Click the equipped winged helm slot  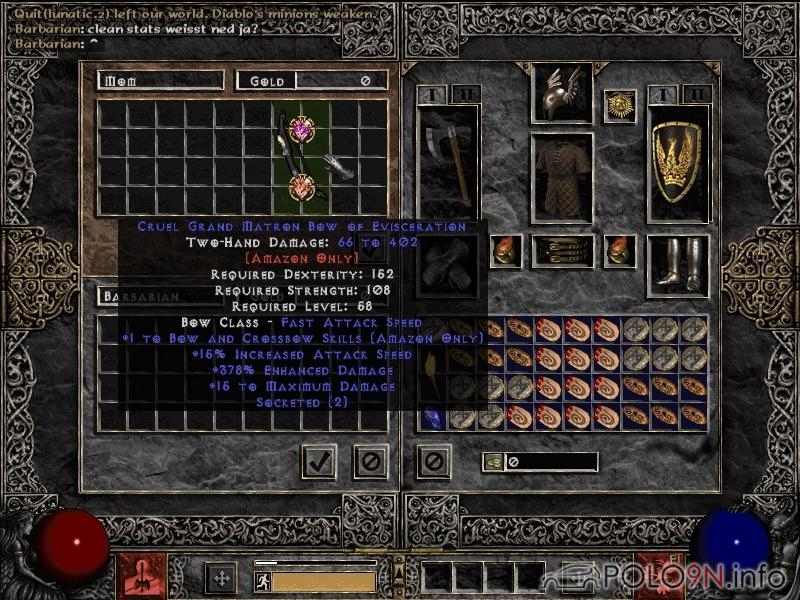pyautogui.click(x=561, y=93)
